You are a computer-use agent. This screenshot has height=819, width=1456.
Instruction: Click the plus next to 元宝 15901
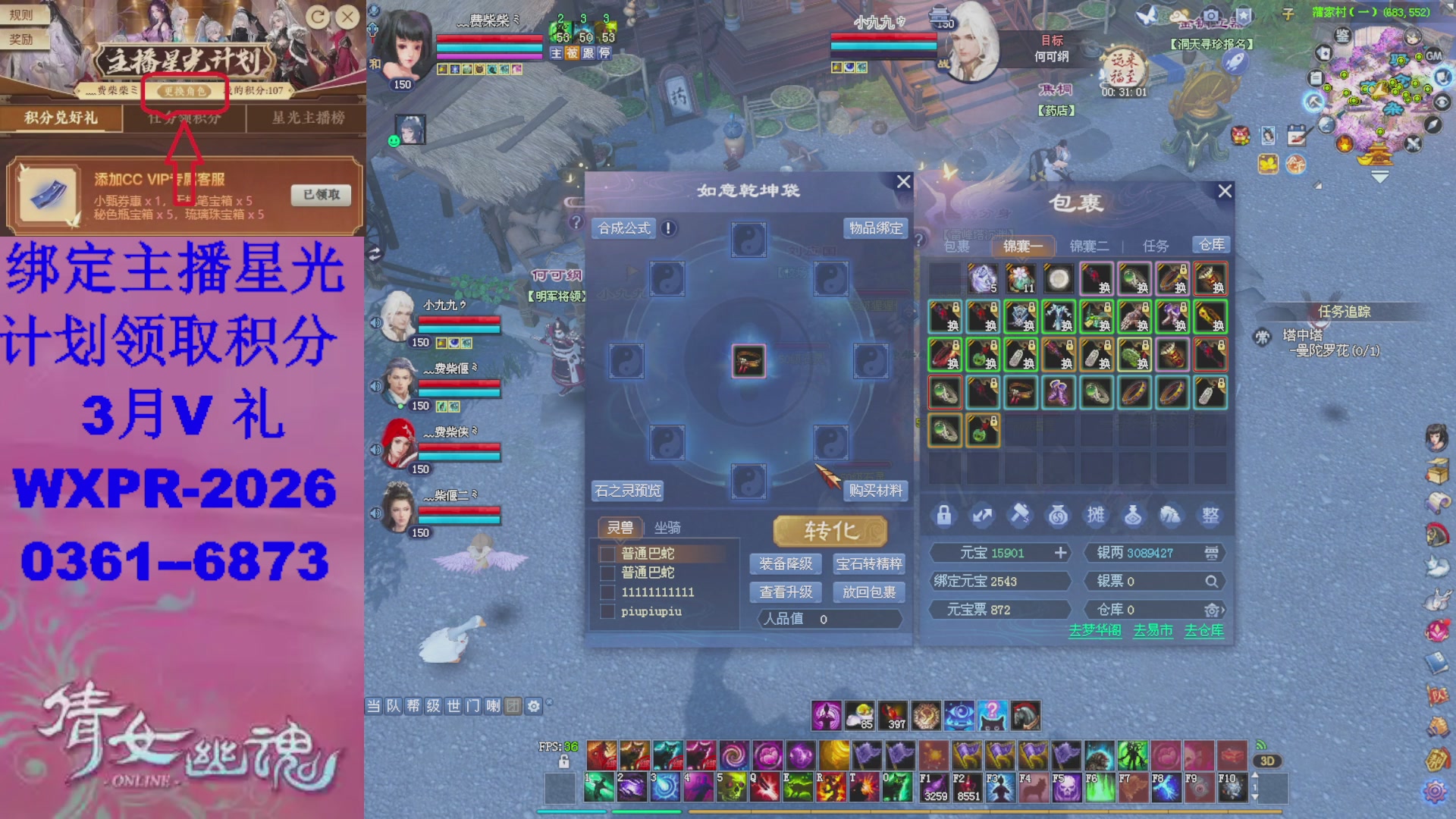coord(1059,553)
